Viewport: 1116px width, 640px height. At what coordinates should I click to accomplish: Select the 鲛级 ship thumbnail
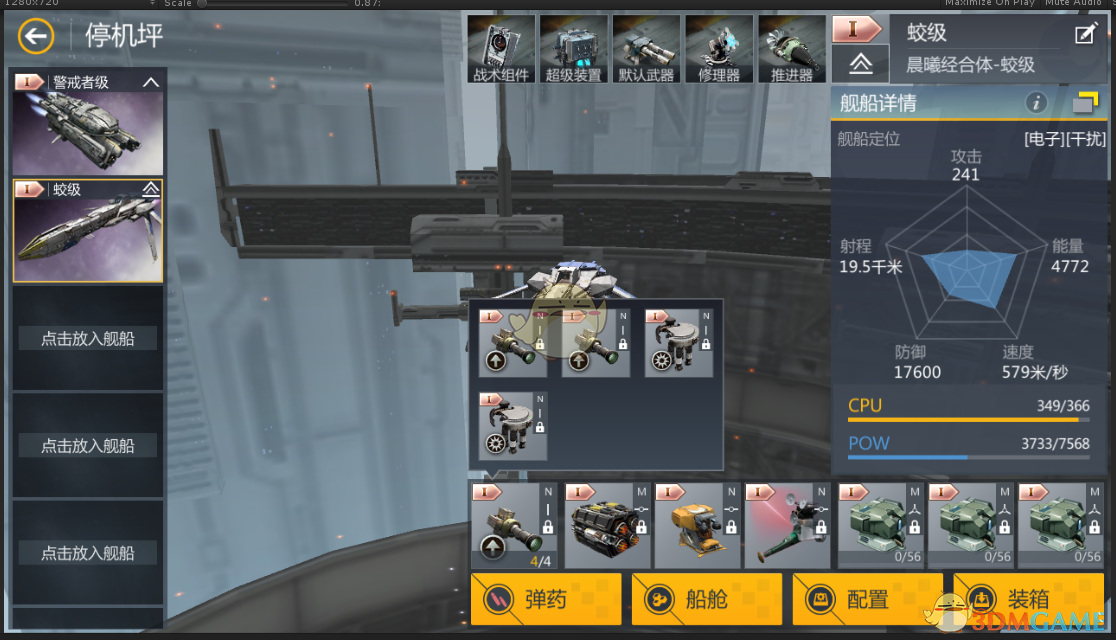[88, 231]
